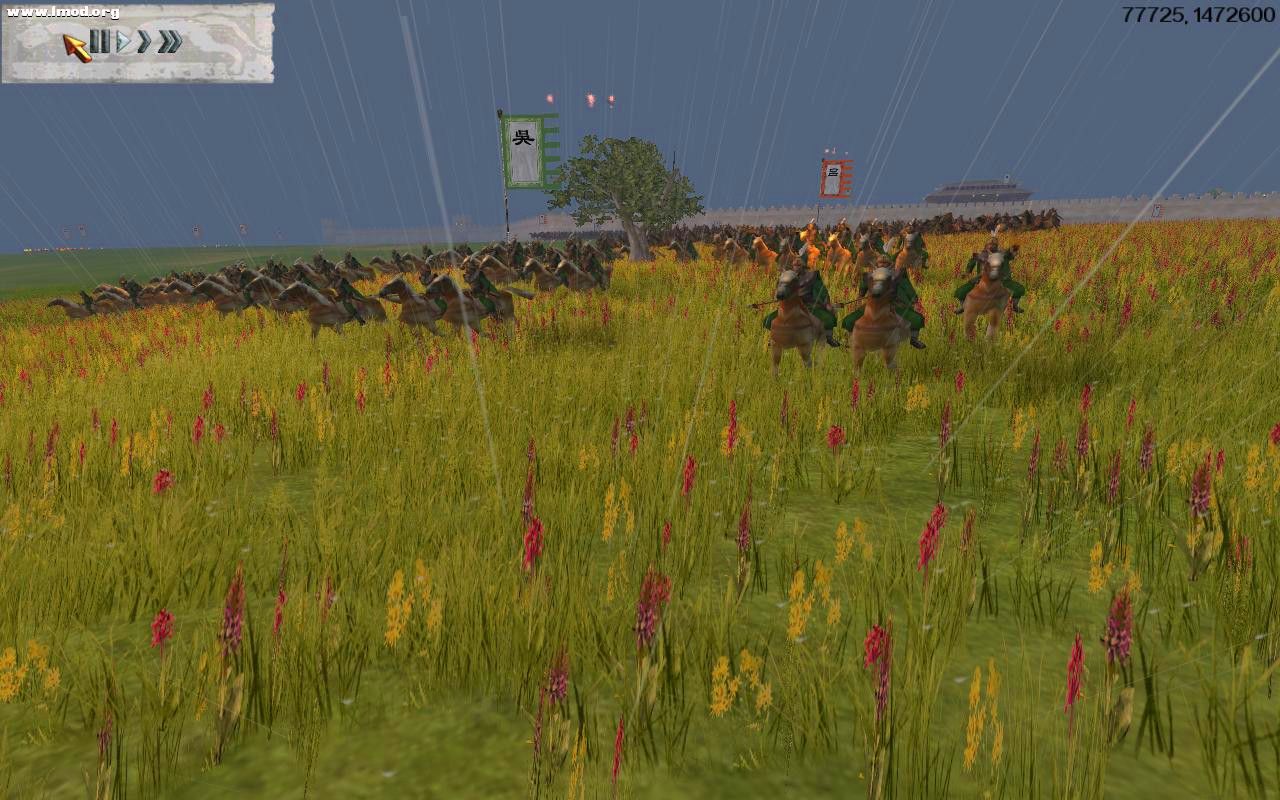Pause the battle with the pause icon
The image size is (1280, 800).
click(x=100, y=42)
